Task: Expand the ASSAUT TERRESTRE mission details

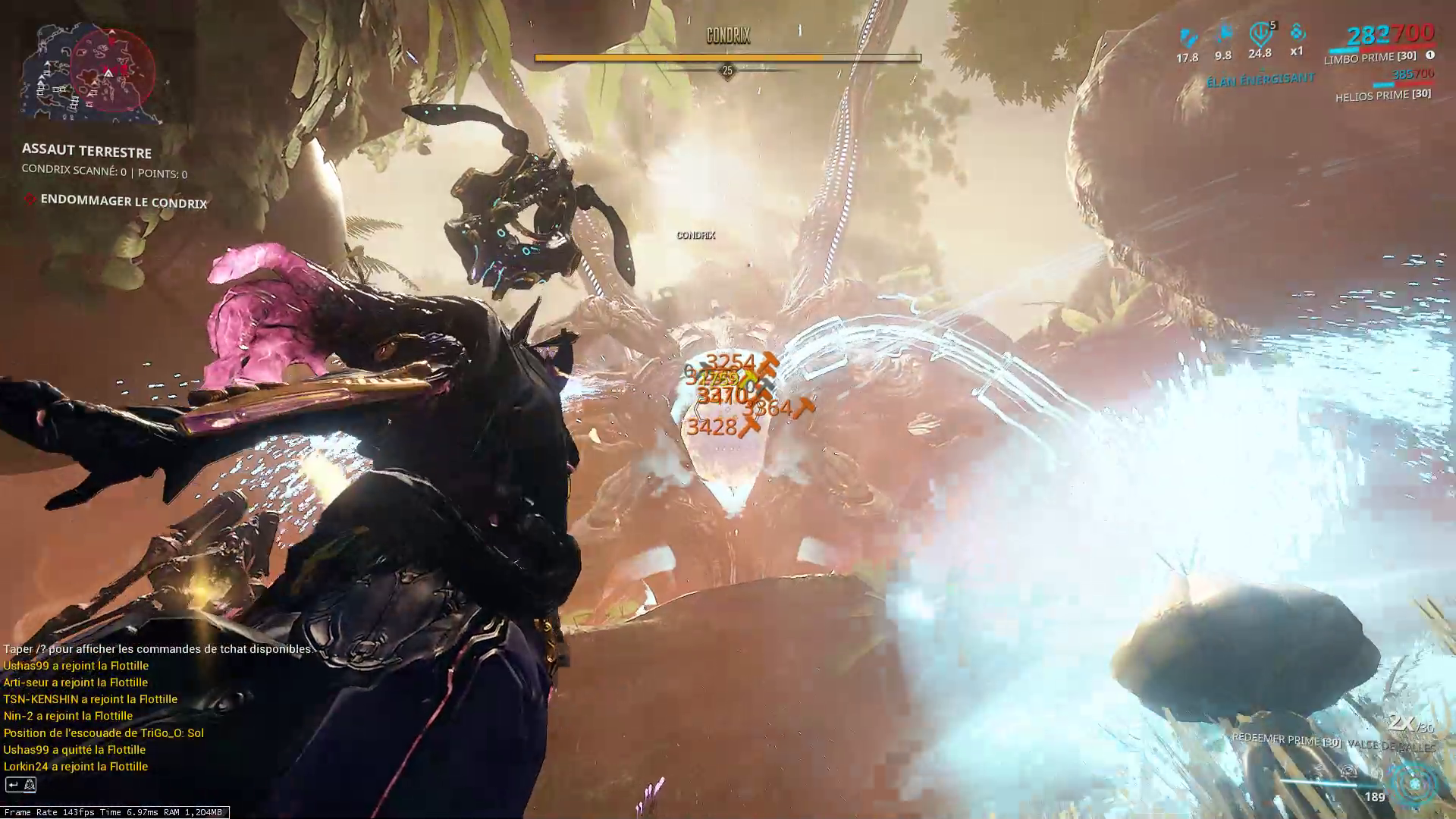Action: tap(86, 152)
